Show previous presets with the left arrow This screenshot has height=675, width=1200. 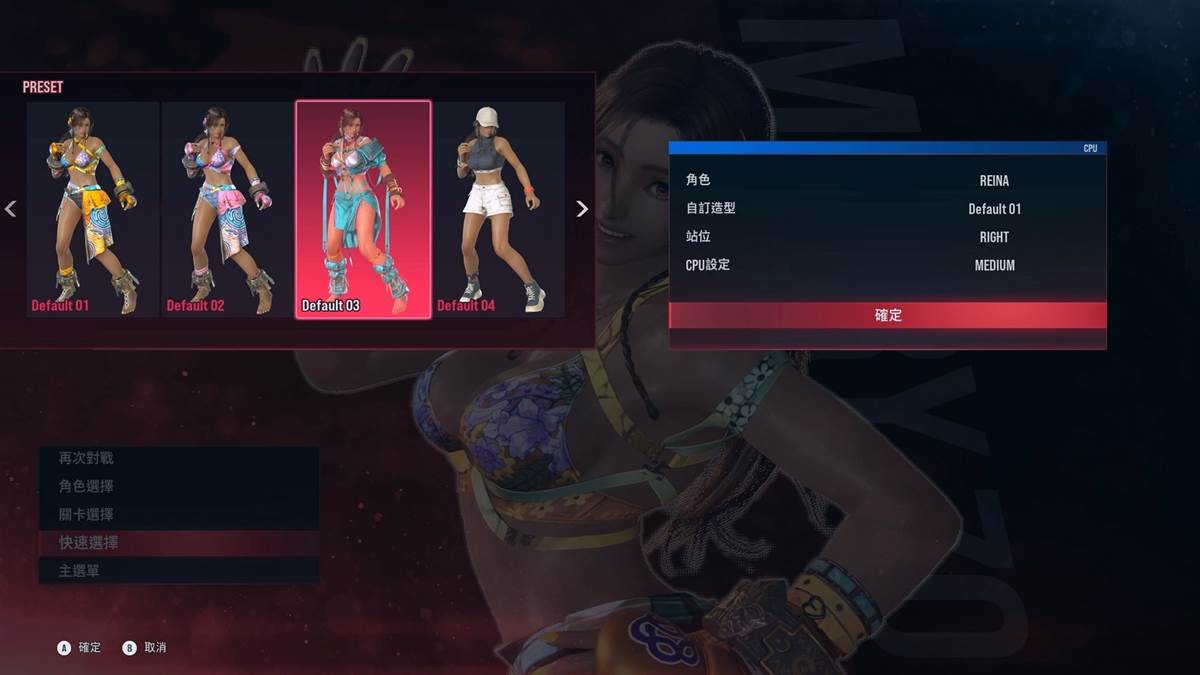[x=11, y=209]
